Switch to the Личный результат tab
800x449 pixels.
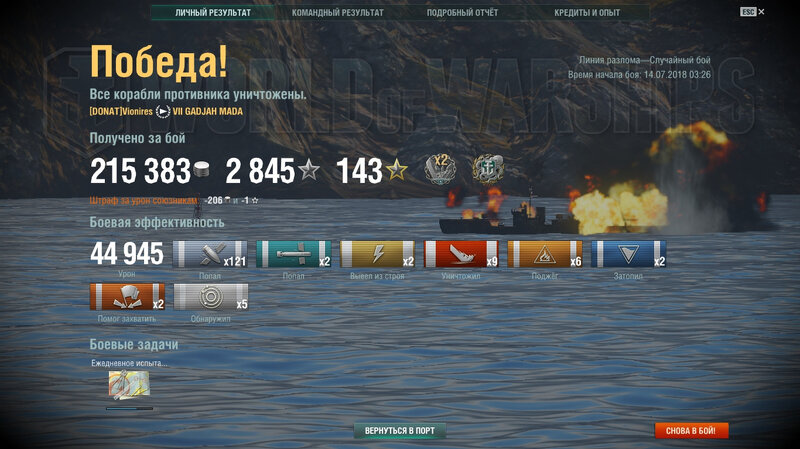click(212, 13)
